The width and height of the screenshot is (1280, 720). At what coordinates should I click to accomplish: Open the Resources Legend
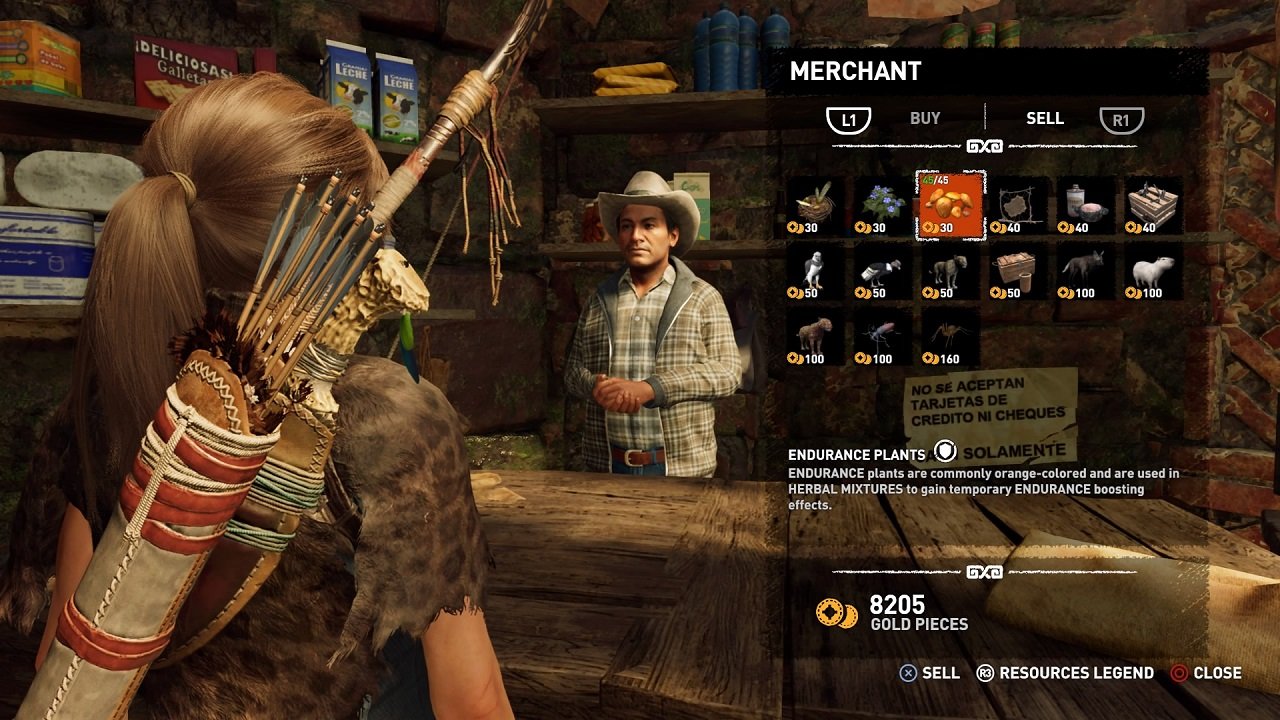[x=1065, y=673]
